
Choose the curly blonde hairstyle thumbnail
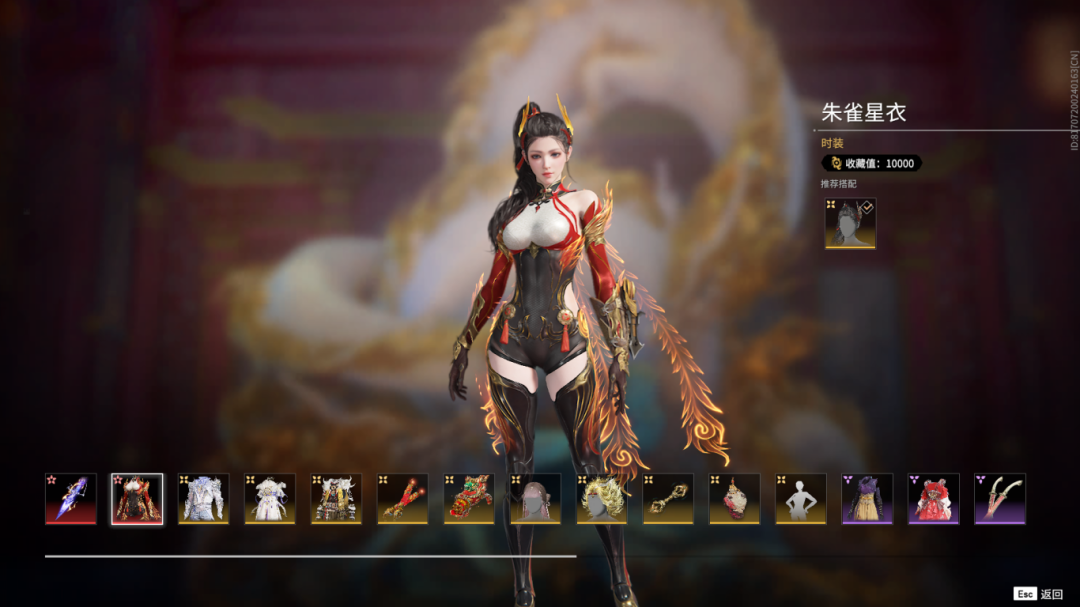click(x=602, y=498)
